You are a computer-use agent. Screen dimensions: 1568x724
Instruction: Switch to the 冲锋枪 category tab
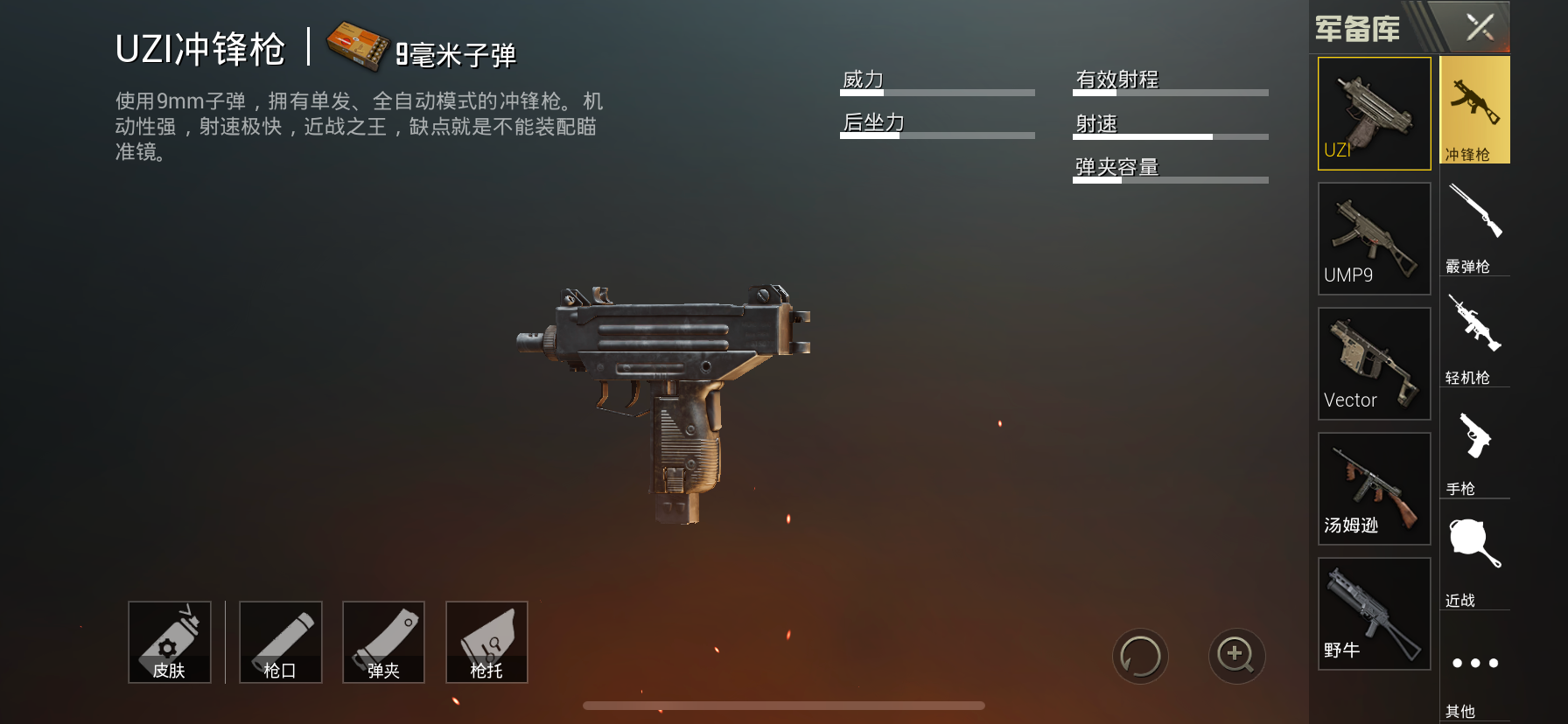tap(1474, 111)
